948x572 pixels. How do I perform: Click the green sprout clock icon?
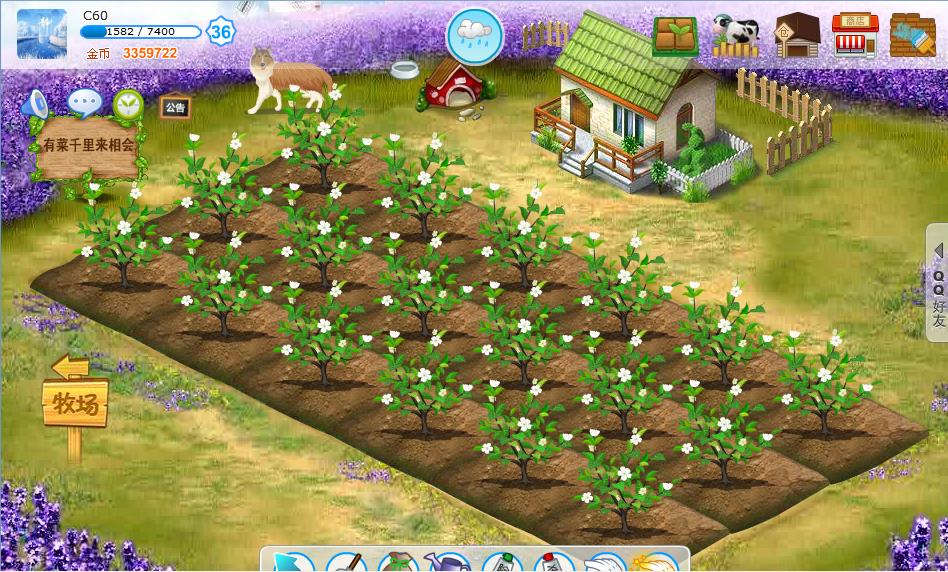pyautogui.click(x=128, y=104)
